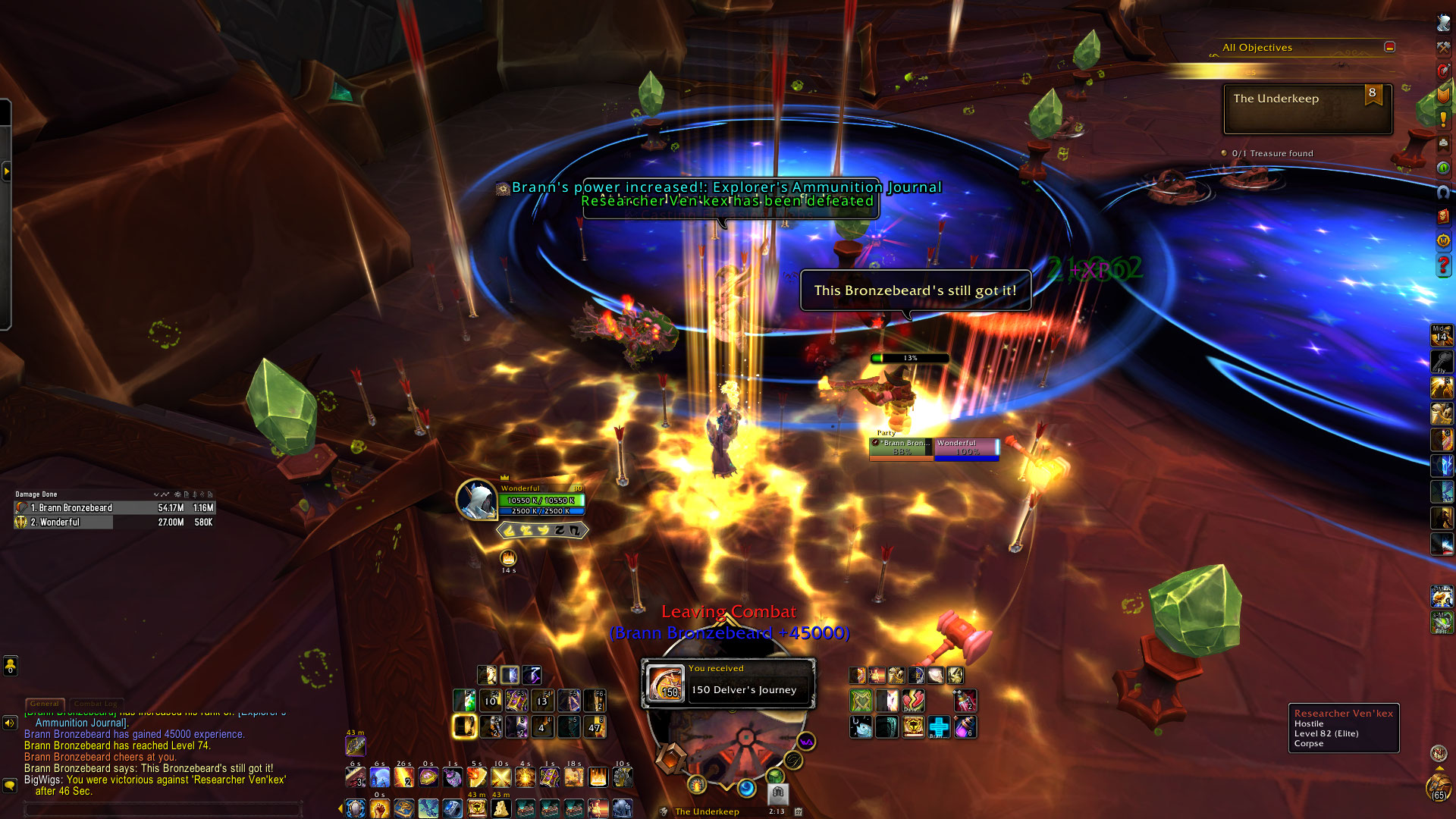Open the red question mark help button
The height and width of the screenshot is (819, 1456).
coord(1443,265)
